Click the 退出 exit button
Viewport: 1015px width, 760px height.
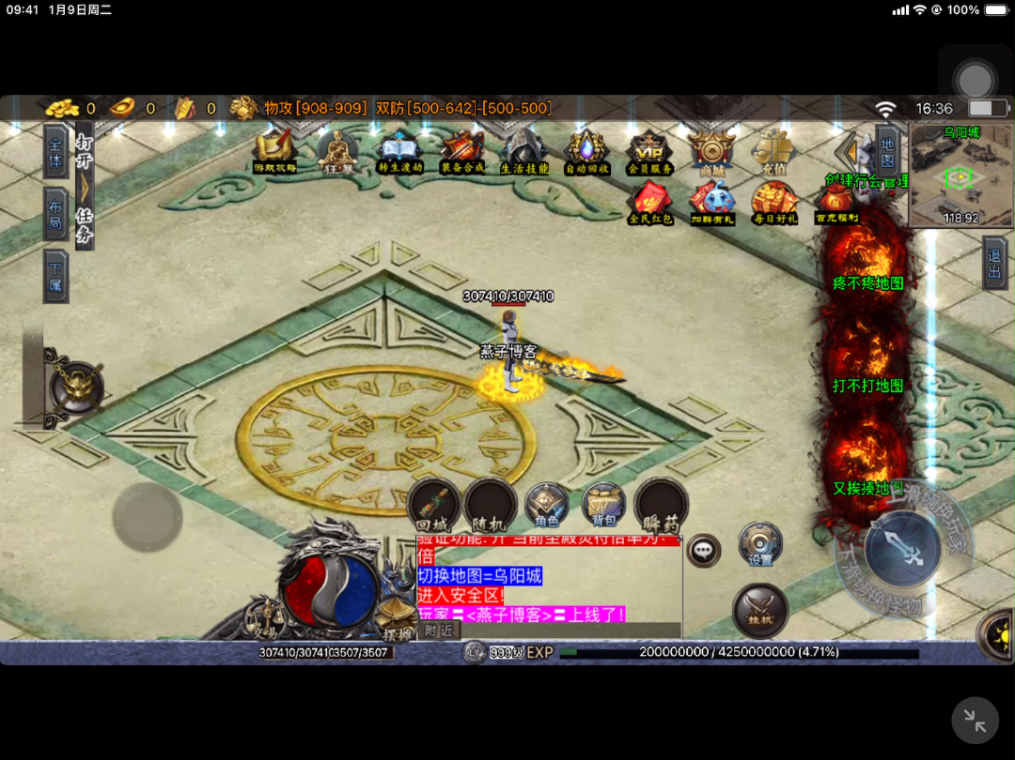pos(995,263)
